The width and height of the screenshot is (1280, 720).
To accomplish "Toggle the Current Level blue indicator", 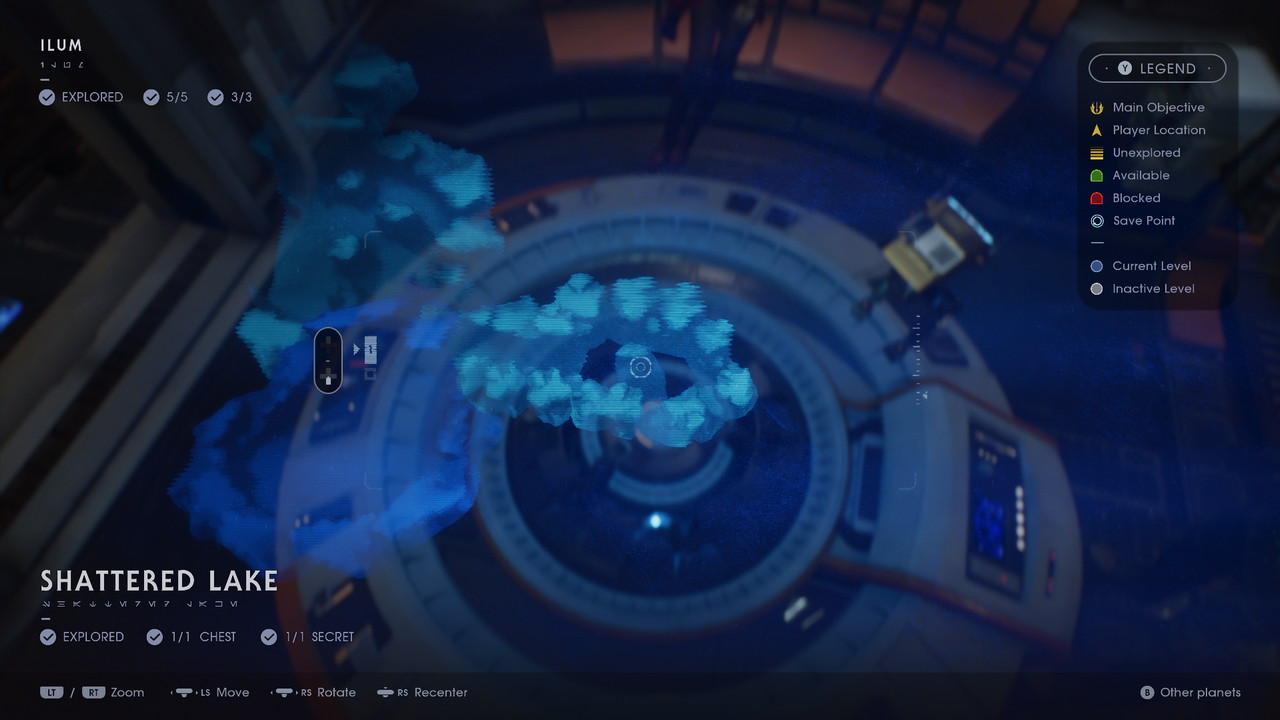I will click(x=1097, y=266).
